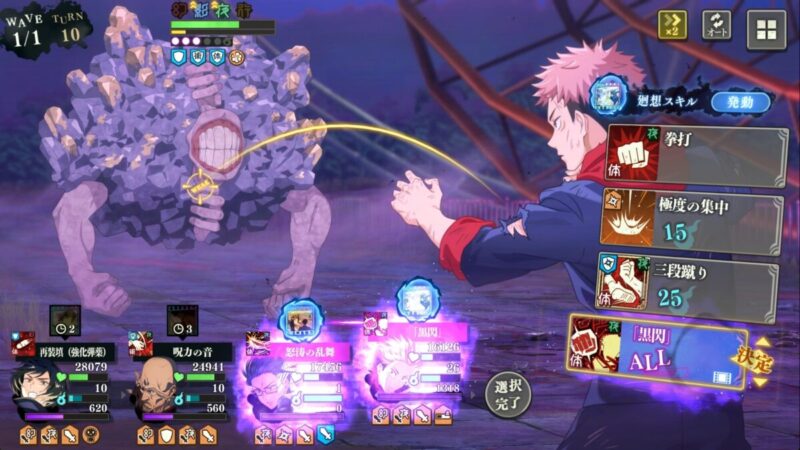The image size is (800, 450).
Task: Open the grid menu button
Action: click(x=766, y=29)
